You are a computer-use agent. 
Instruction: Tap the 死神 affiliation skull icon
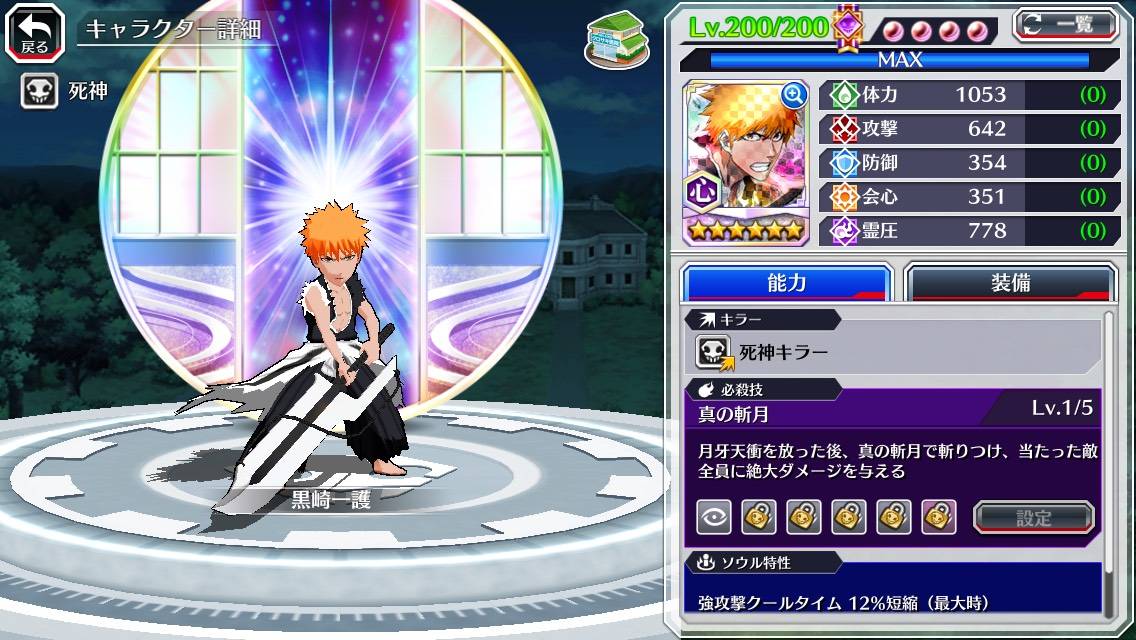tap(39, 92)
